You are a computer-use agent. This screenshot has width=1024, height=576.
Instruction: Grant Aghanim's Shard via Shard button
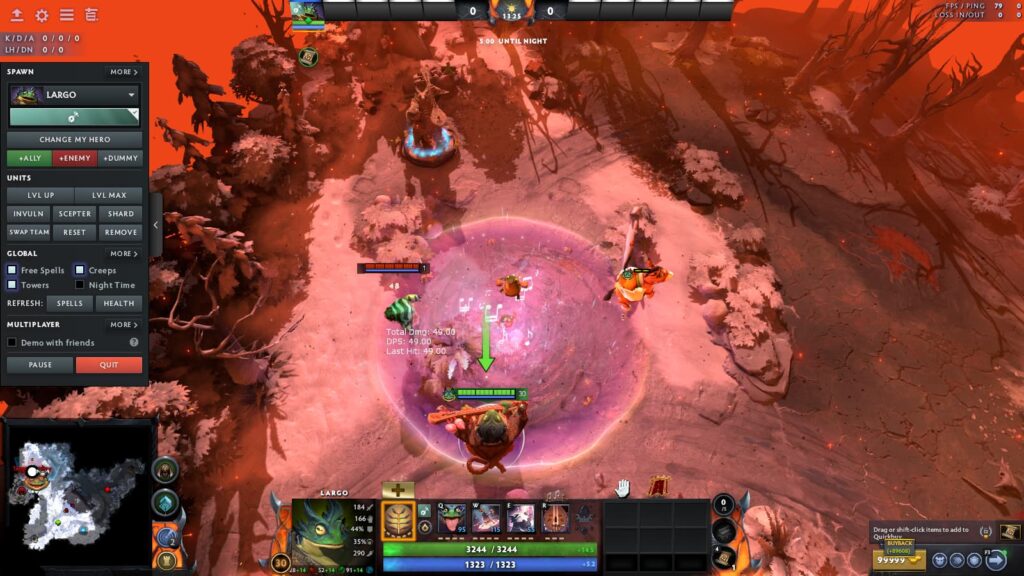pyautogui.click(x=120, y=213)
